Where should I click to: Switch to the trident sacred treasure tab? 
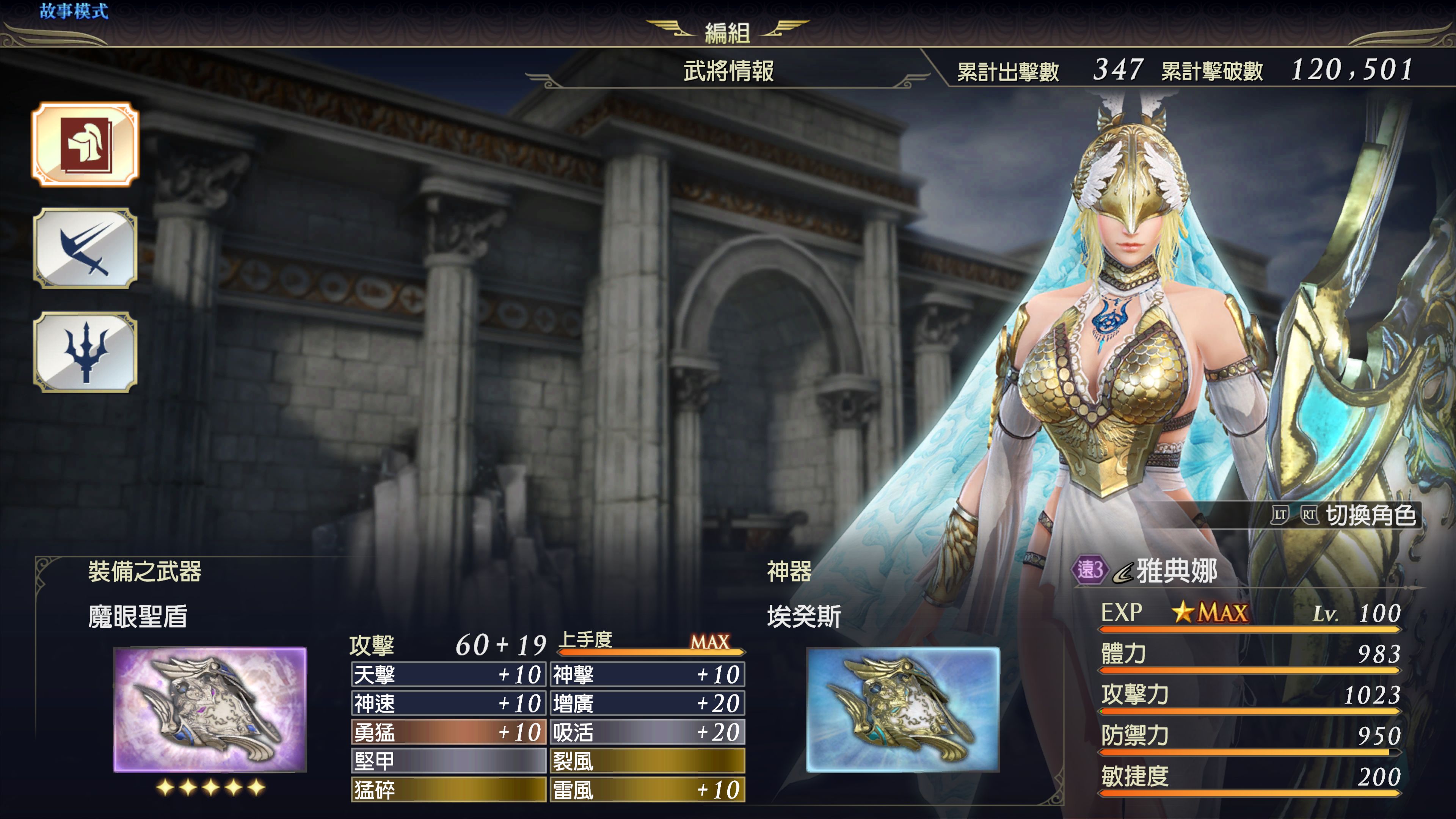pos(85,351)
